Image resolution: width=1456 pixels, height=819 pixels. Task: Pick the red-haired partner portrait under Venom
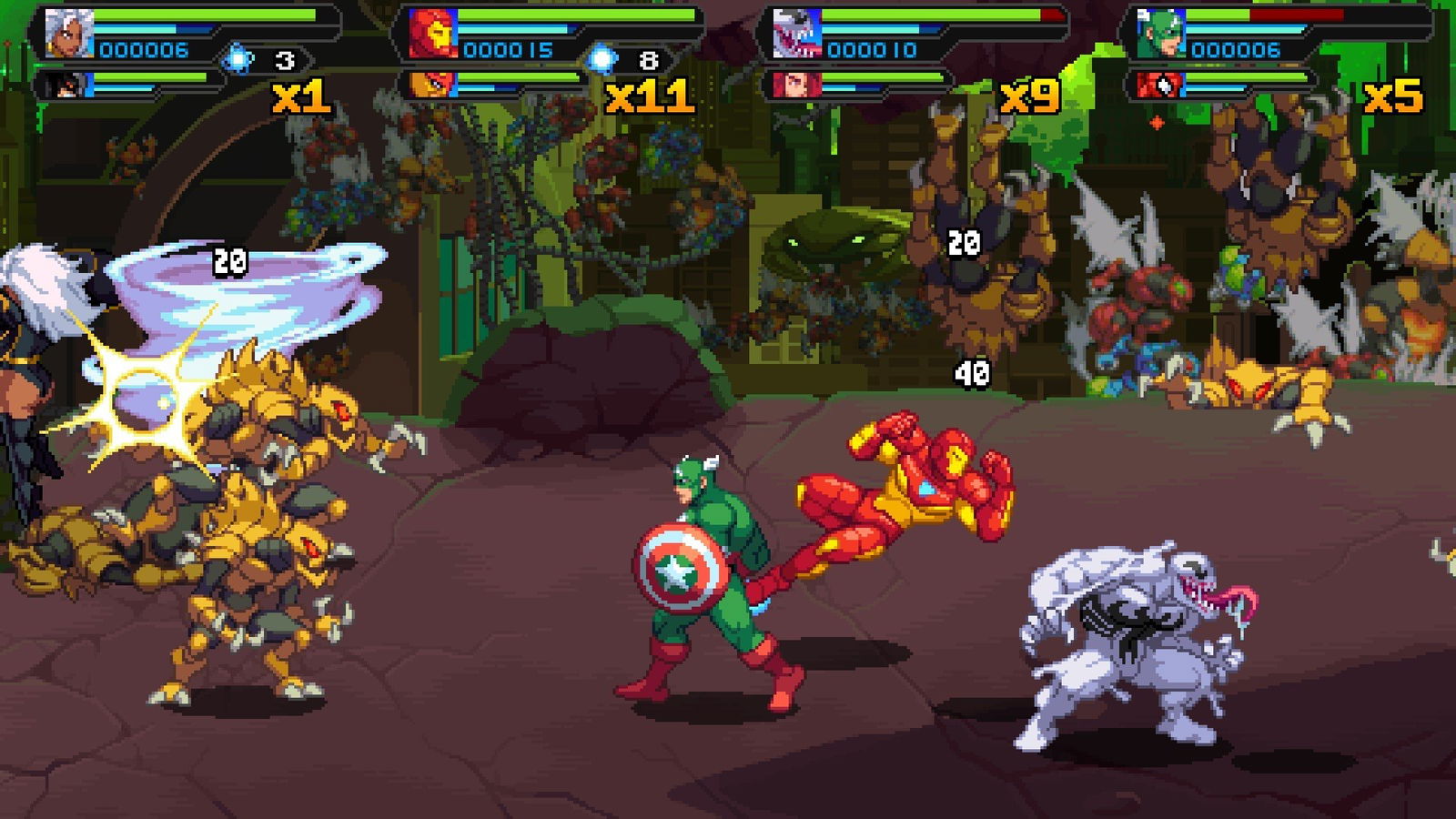tap(797, 86)
